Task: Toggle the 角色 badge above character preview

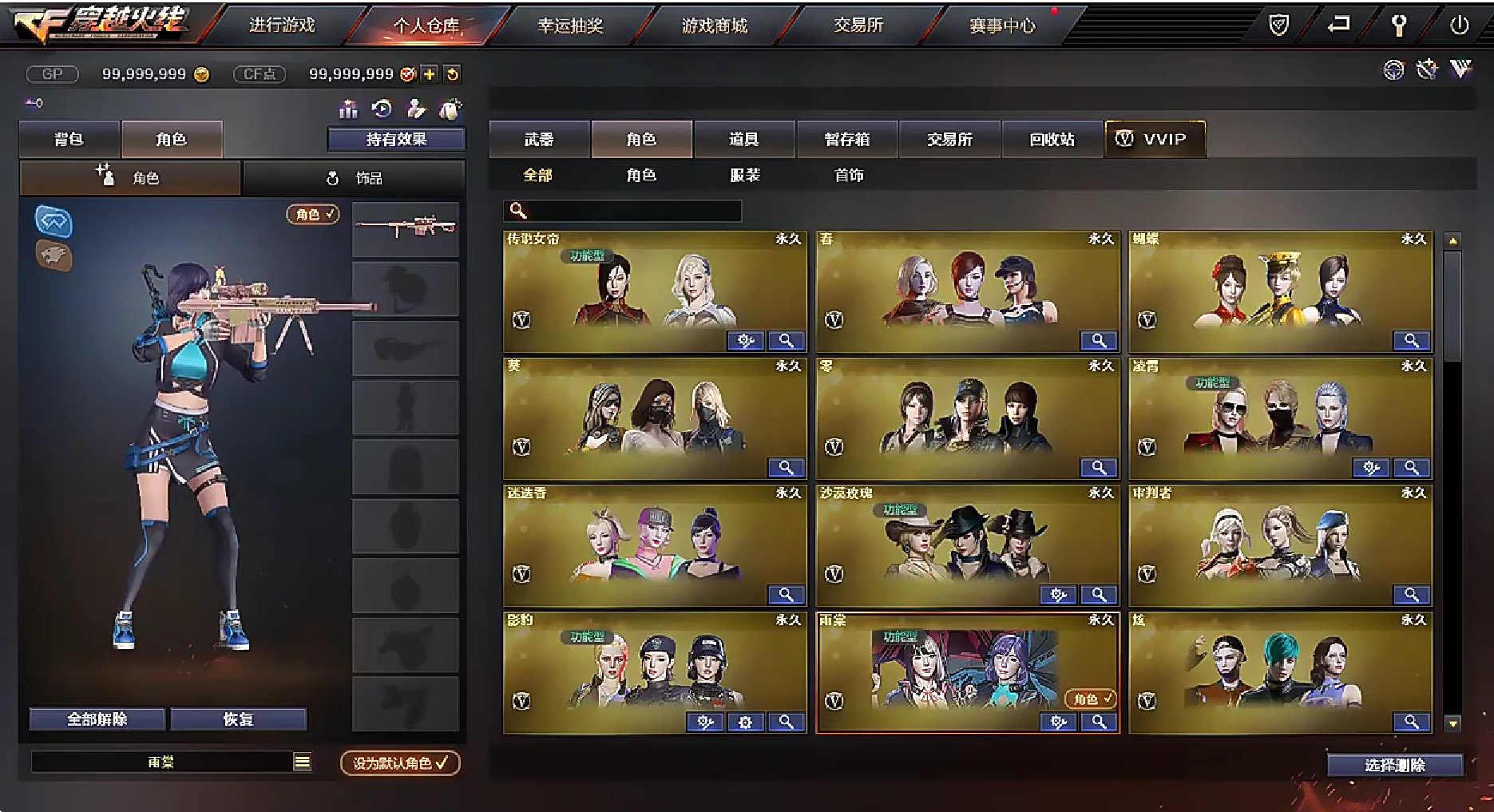Action: click(x=313, y=214)
